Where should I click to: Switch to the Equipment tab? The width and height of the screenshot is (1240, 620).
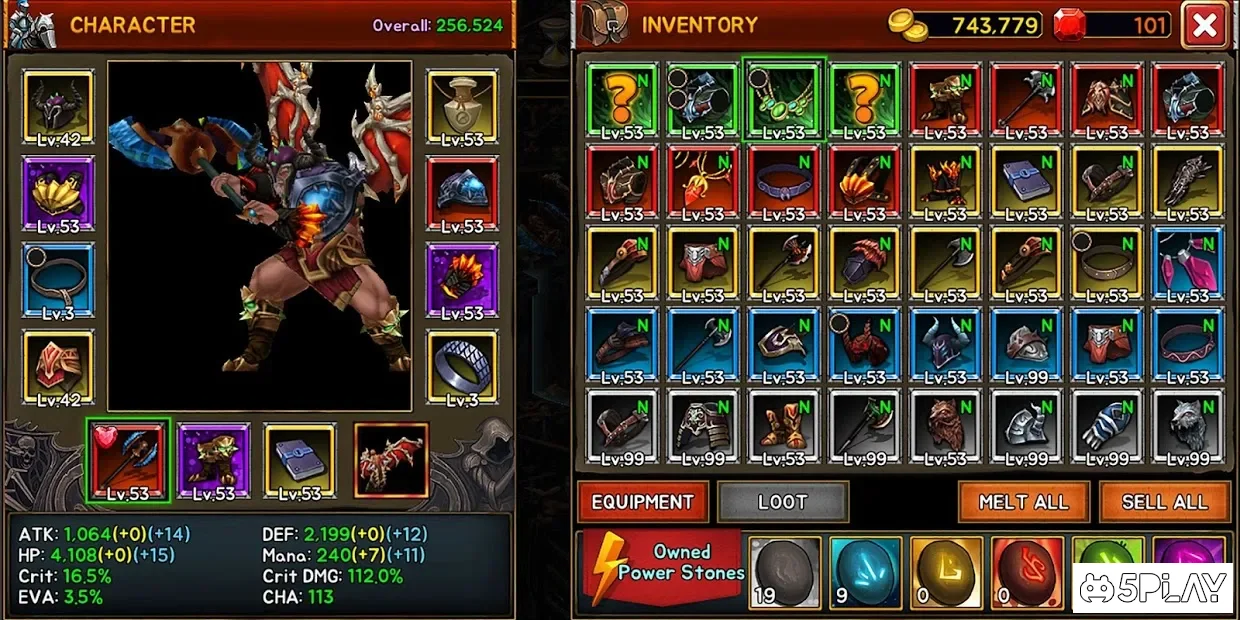(x=642, y=502)
